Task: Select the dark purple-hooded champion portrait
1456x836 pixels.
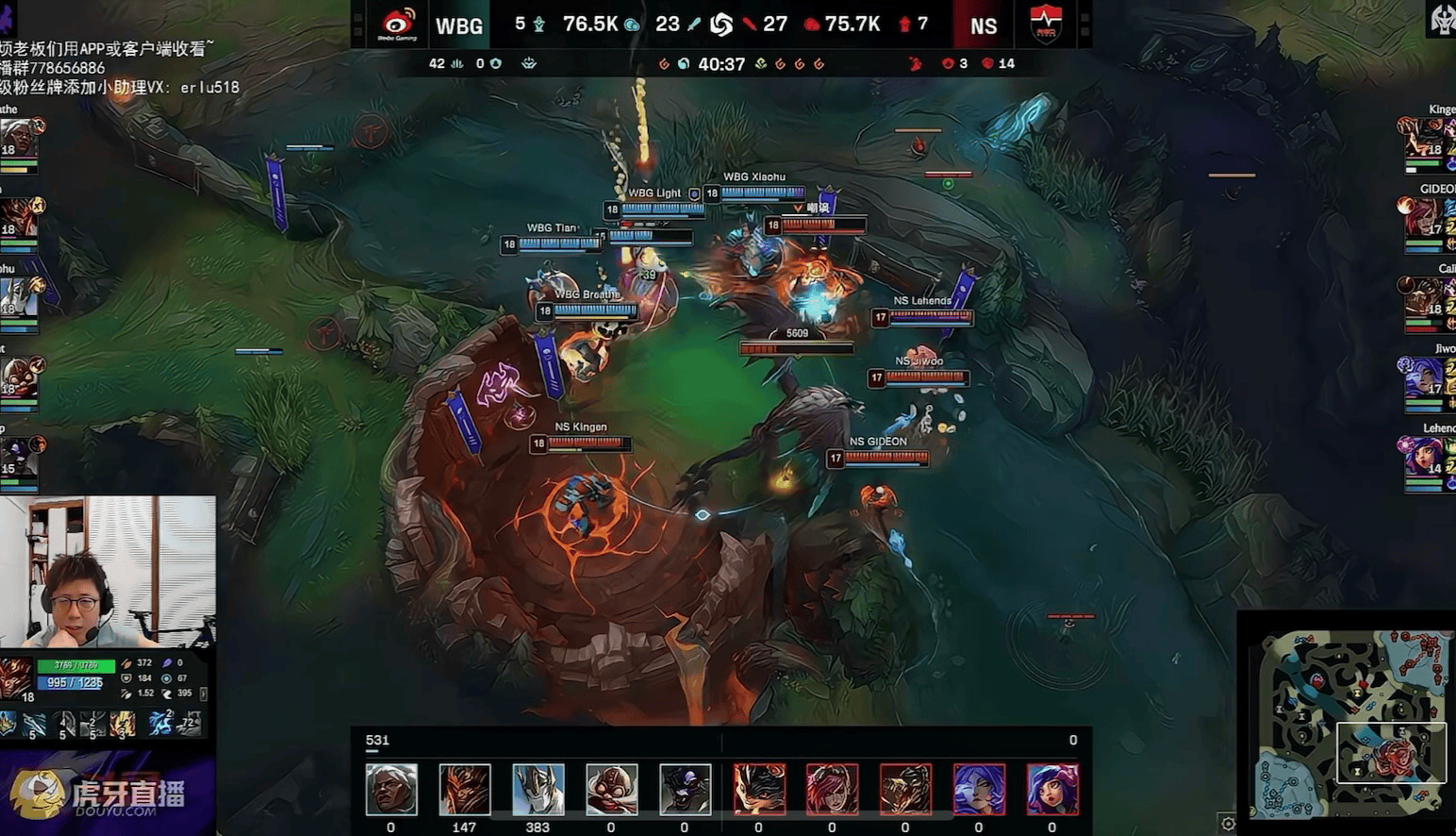Action: coord(685,790)
